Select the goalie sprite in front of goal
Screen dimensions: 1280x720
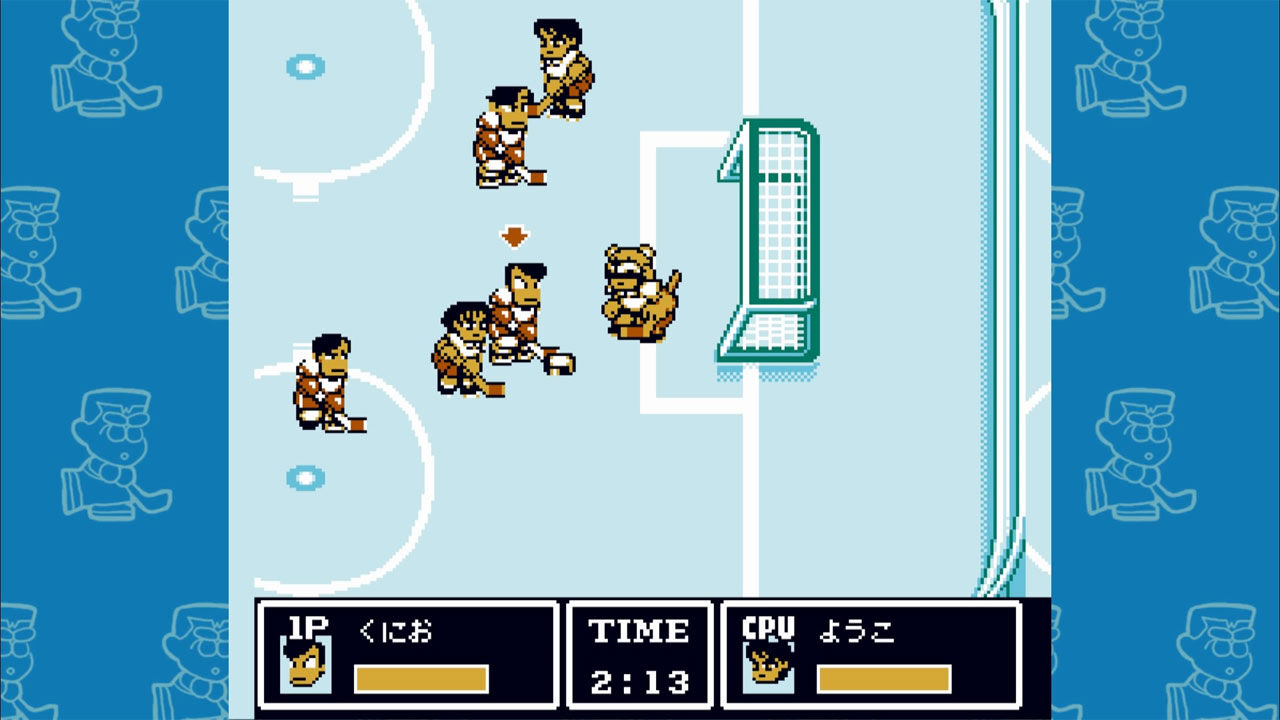pos(636,290)
